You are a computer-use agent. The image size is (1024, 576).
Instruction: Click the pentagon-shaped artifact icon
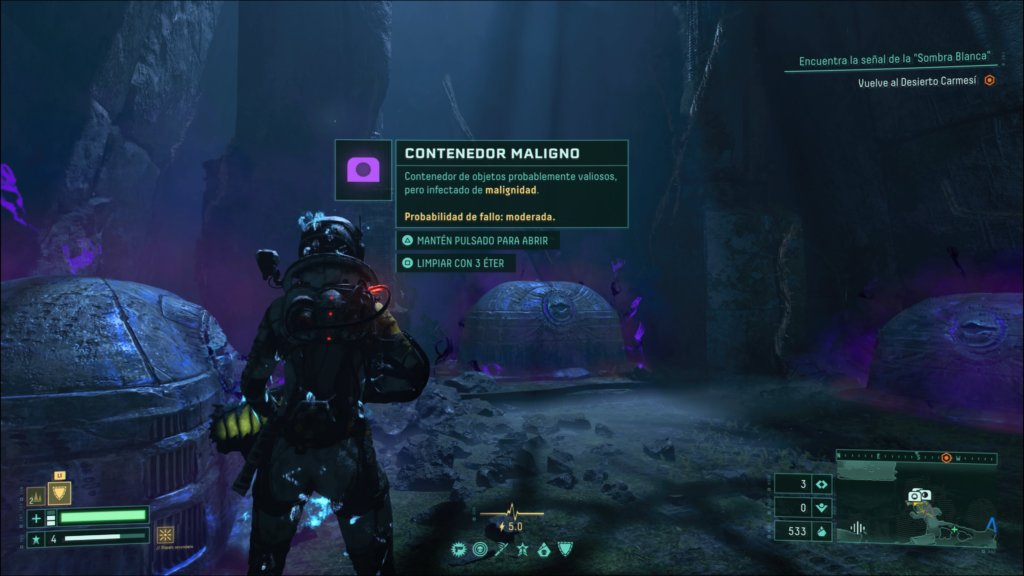(x=545, y=549)
